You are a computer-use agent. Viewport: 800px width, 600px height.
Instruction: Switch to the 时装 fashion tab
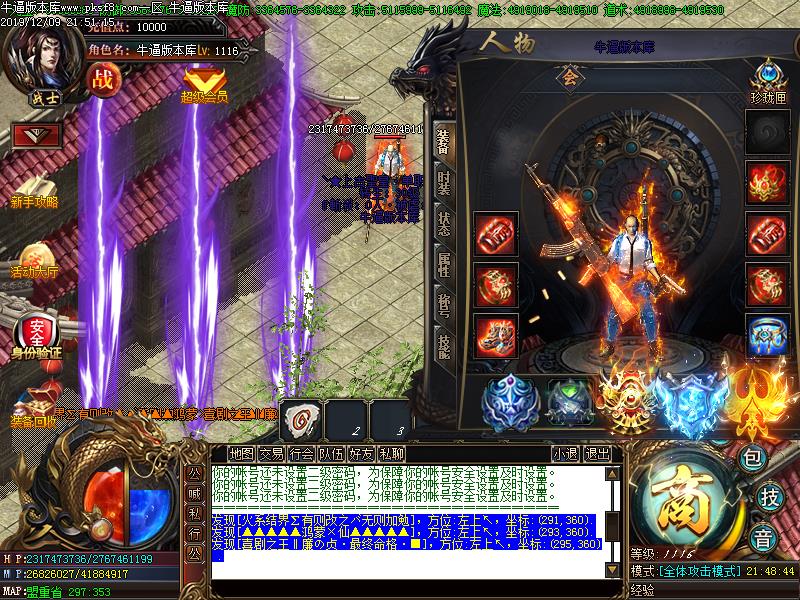coord(444,186)
